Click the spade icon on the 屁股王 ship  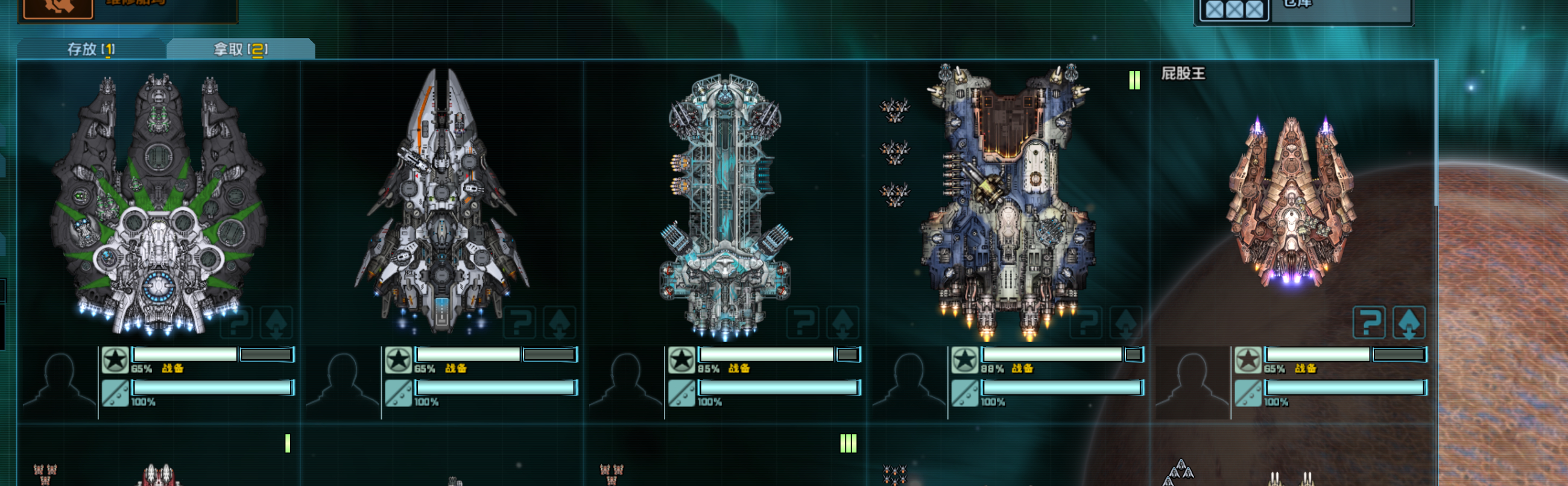(1409, 322)
